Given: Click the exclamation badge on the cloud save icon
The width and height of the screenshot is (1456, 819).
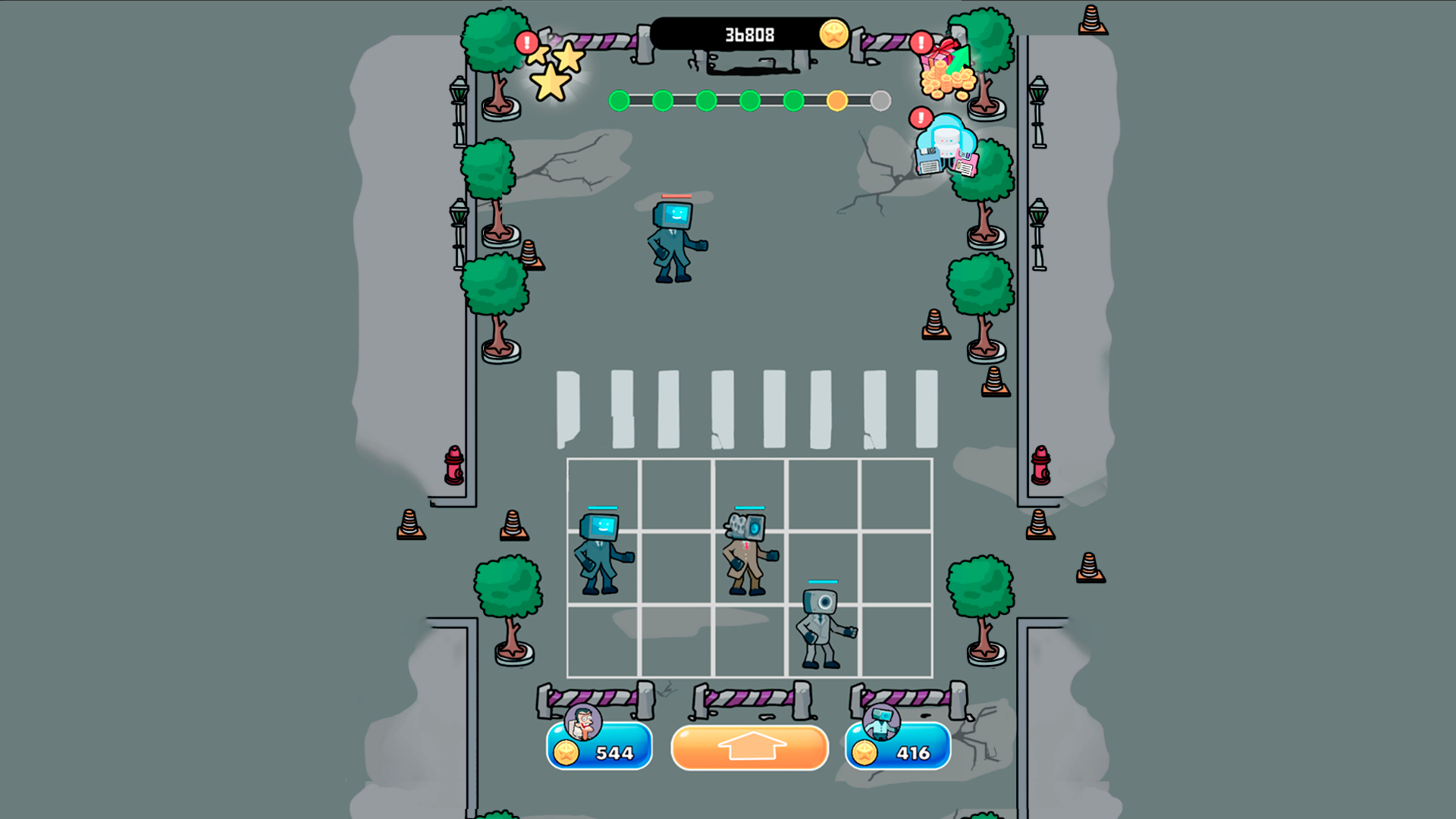Looking at the screenshot, I should click(x=920, y=118).
